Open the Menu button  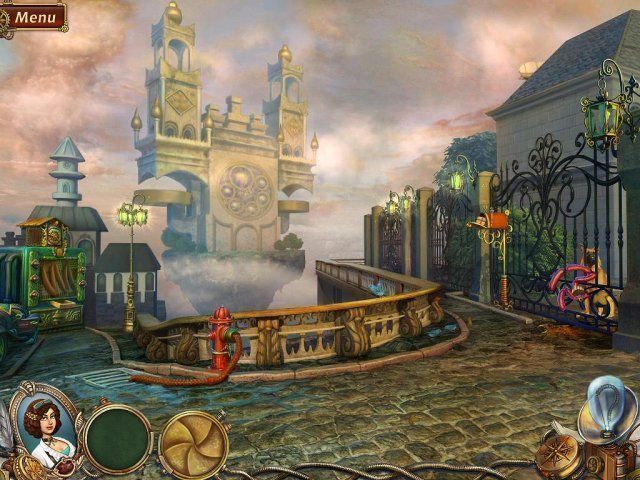point(35,16)
